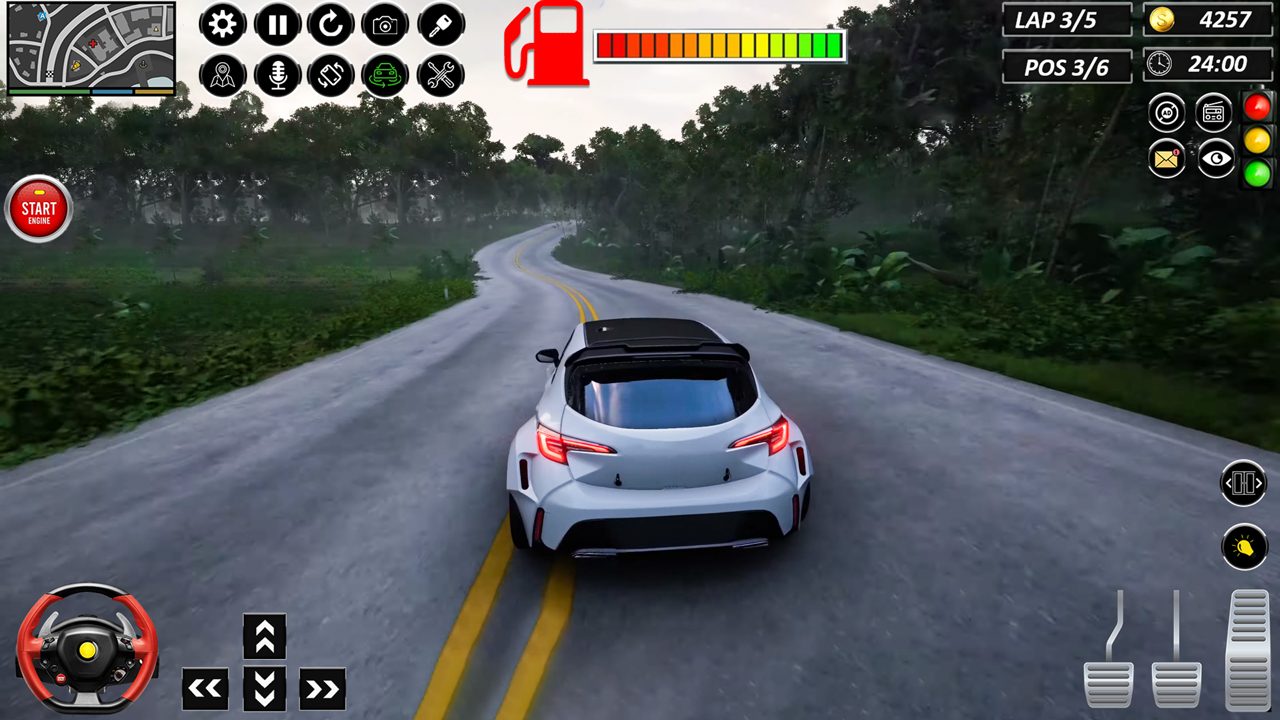Check the fuel gauge bar

coord(719,45)
